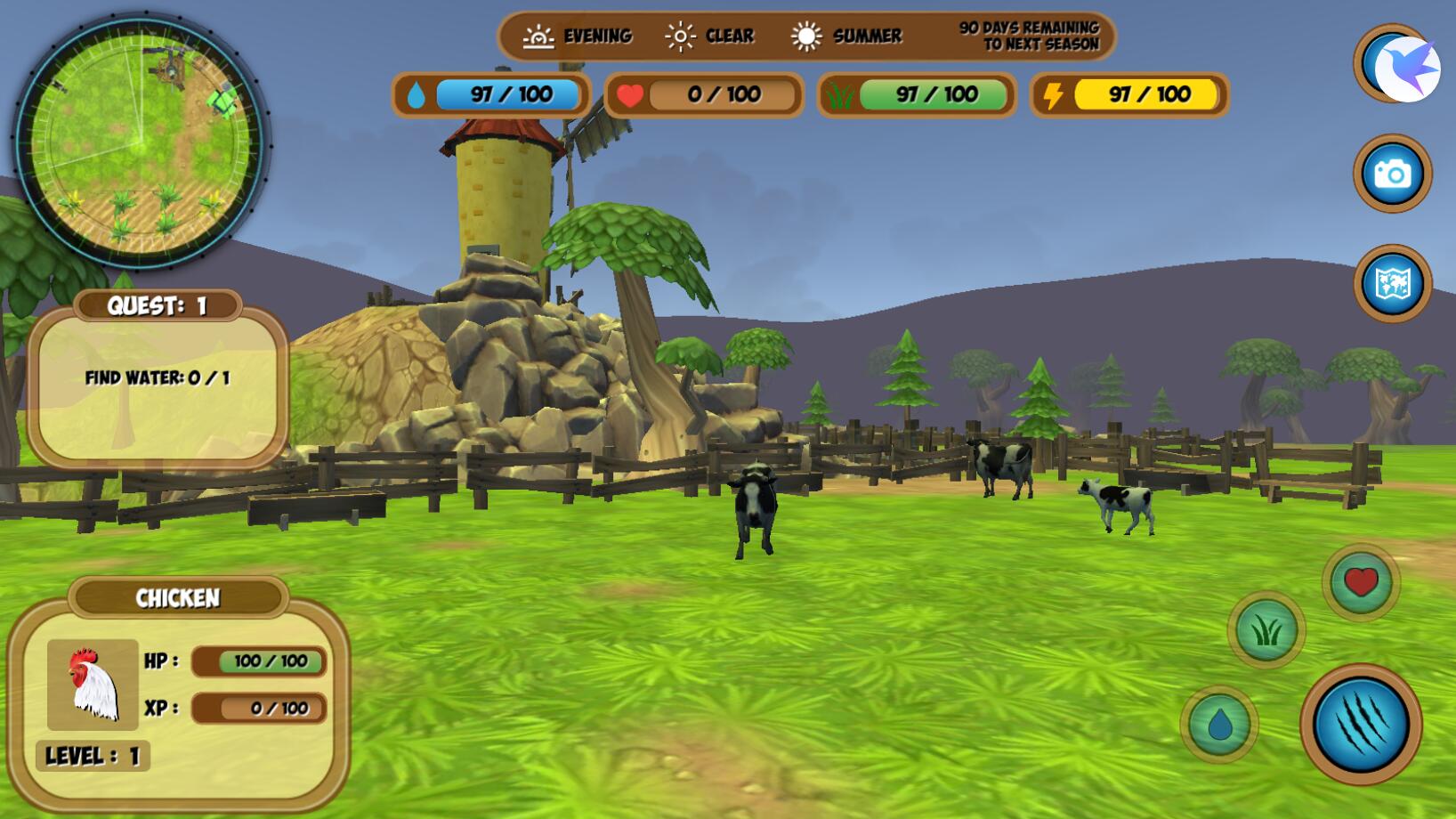Activate the grass eat button

(1266, 630)
